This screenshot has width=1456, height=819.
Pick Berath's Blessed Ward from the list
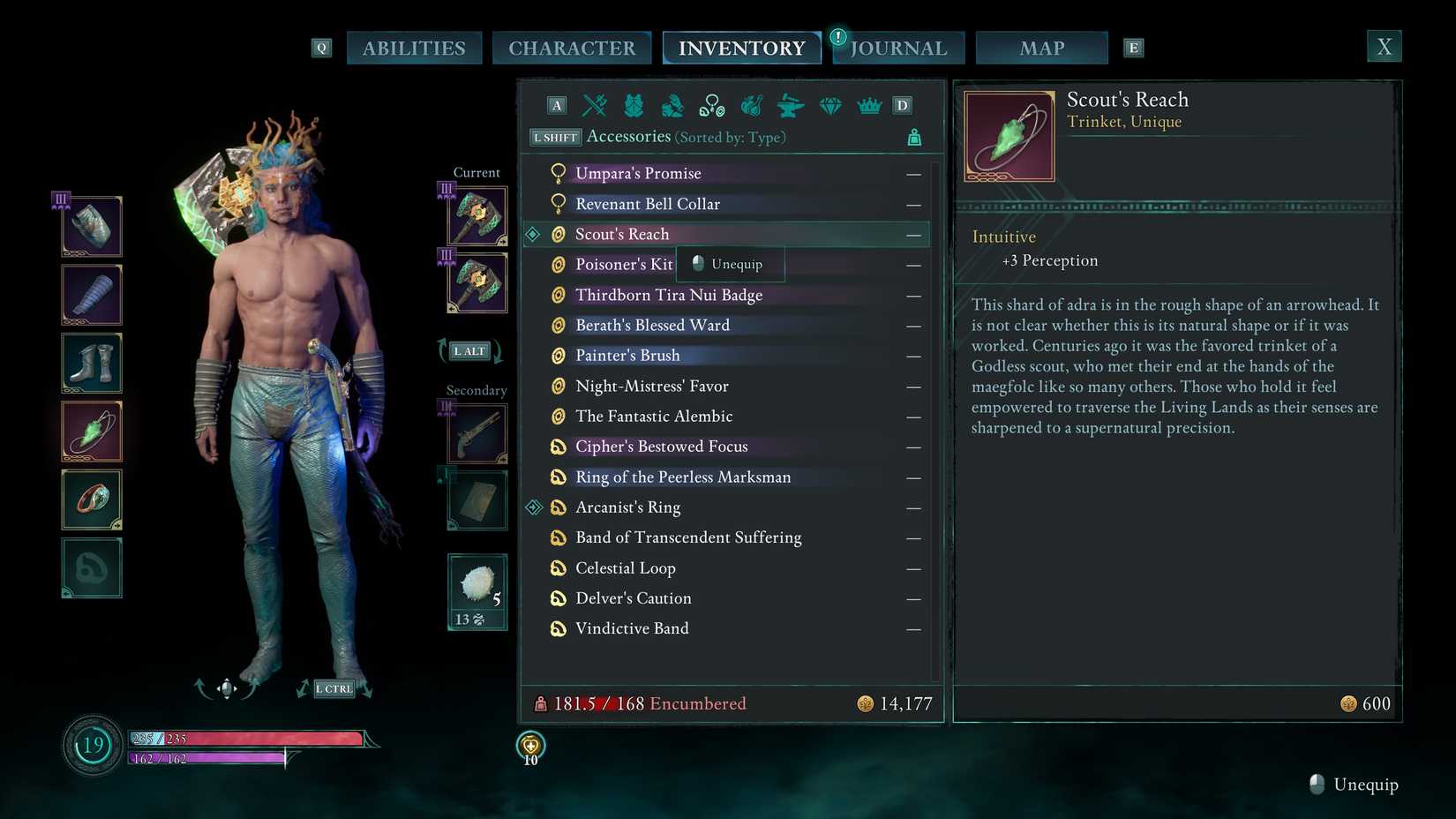coord(652,326)
